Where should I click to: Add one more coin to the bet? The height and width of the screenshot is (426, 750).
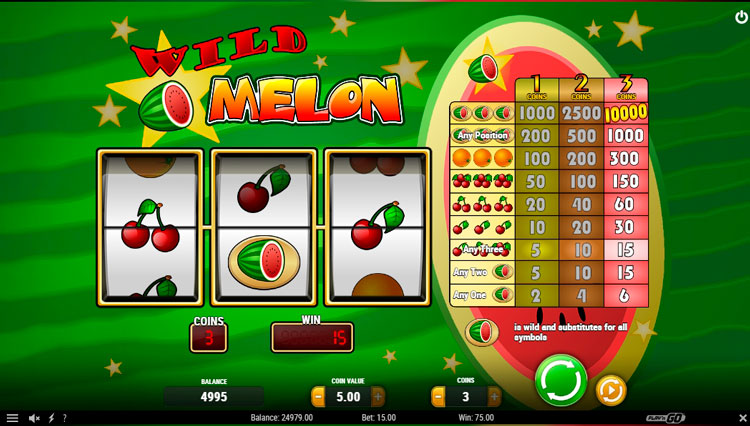[x=491, y=397]
